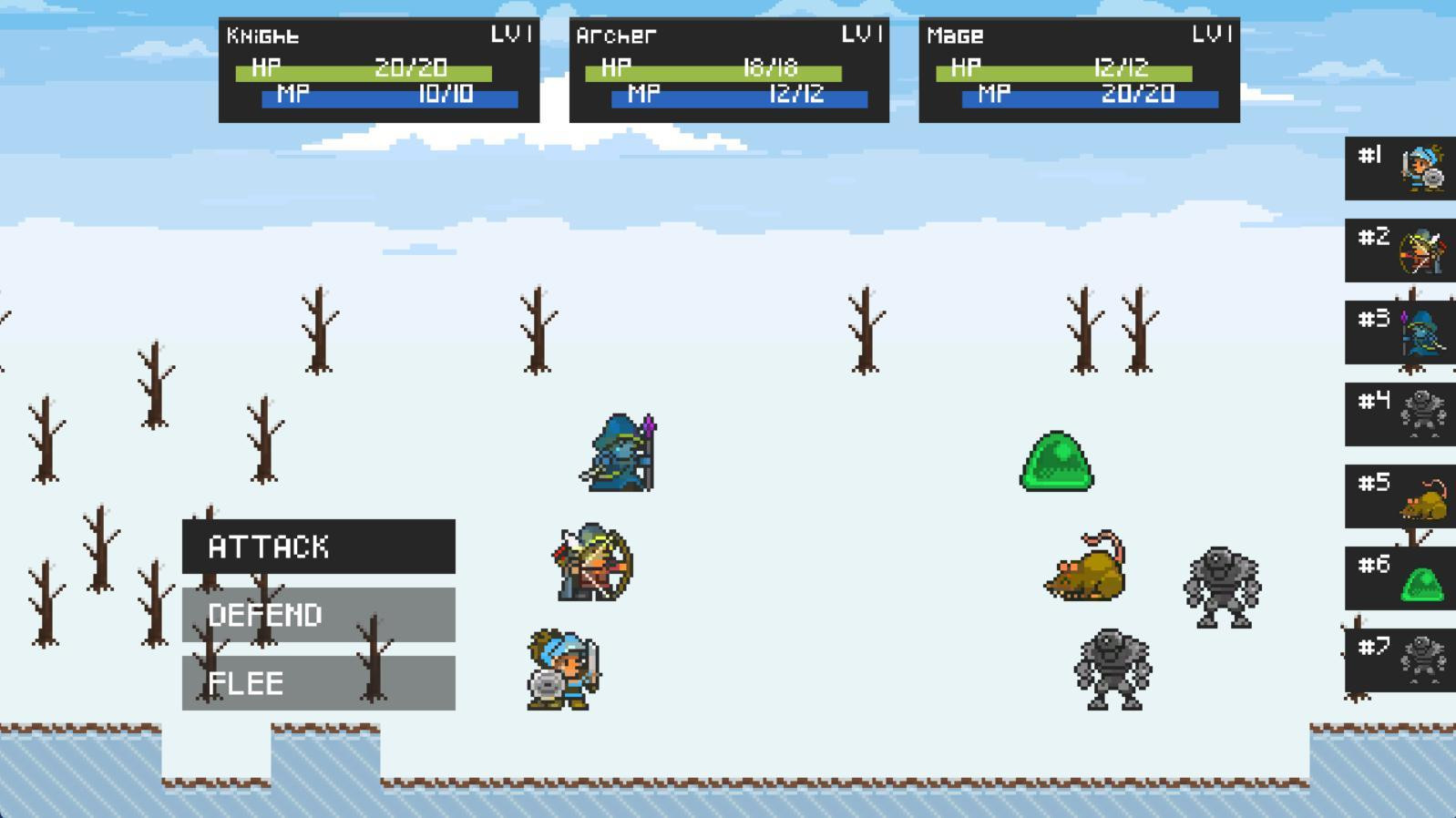Select the slime portrait in turn slot #6

pyautogui.click(x=1400, y=578)
